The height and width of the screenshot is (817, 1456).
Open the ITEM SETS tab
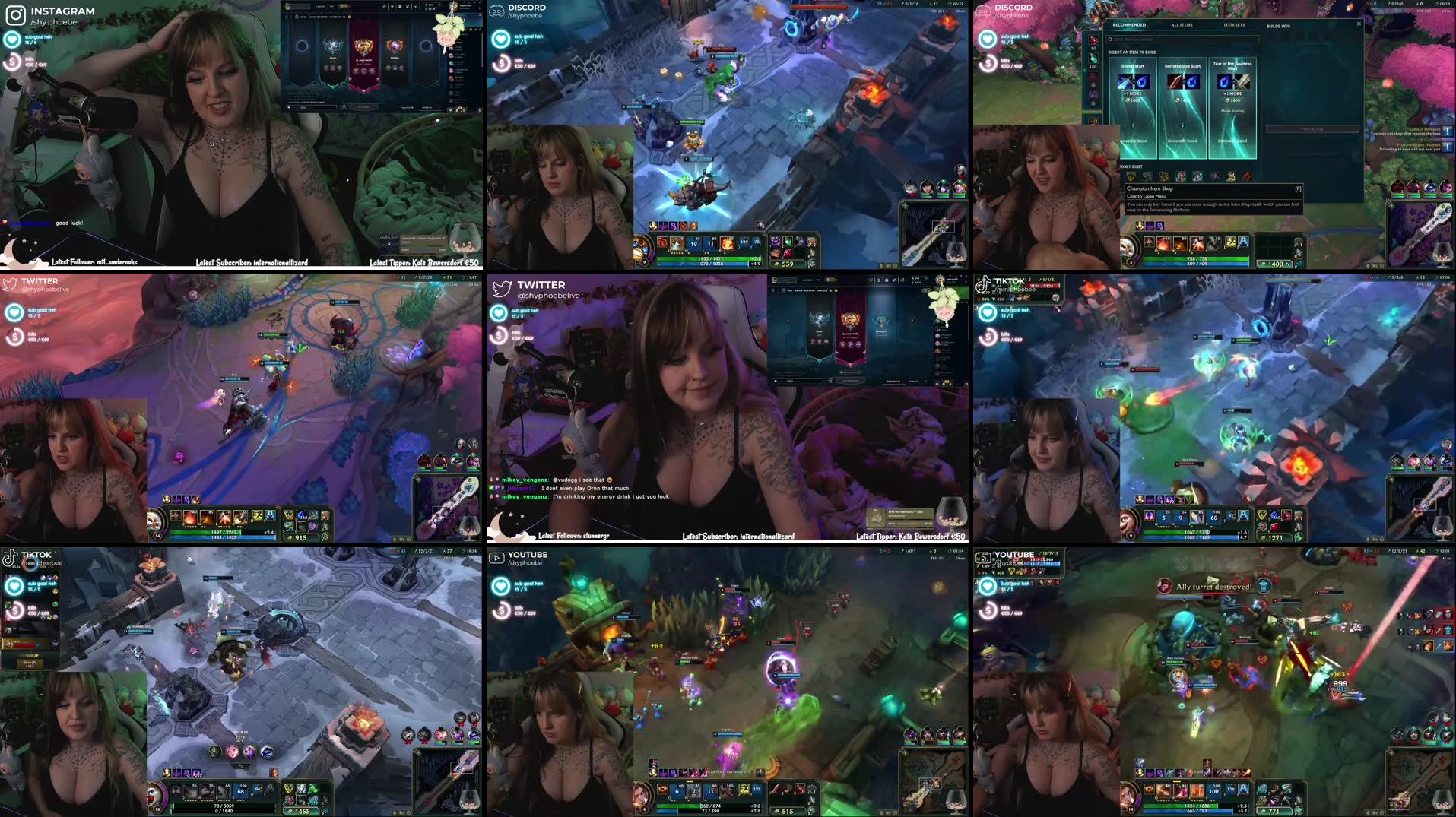[x=1235, y=25]
